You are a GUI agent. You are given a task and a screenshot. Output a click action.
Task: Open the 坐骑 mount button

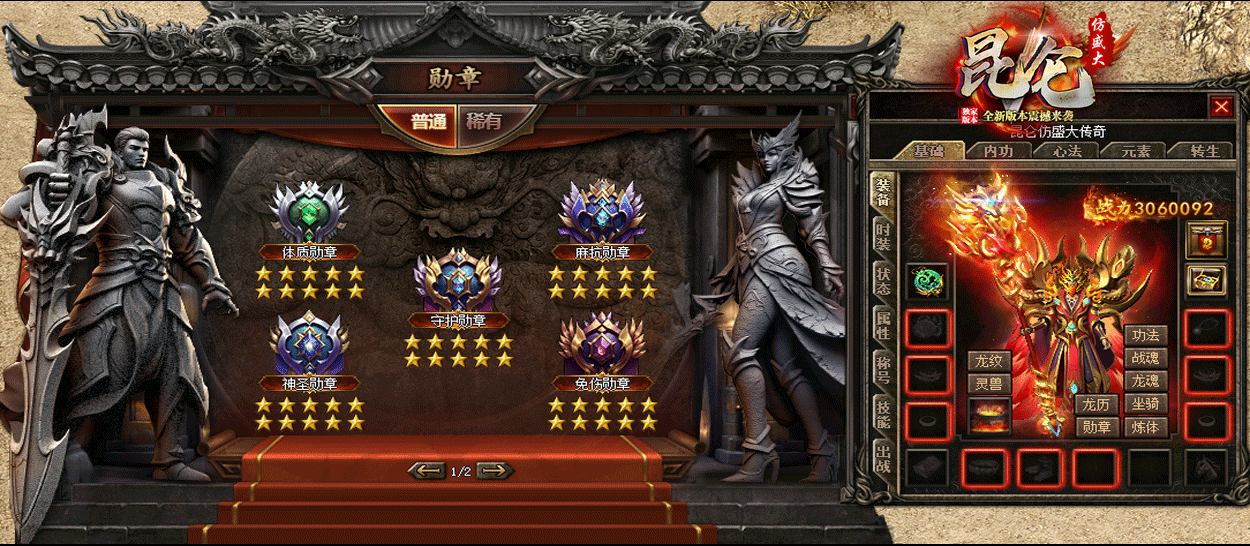pos(1146,404)
